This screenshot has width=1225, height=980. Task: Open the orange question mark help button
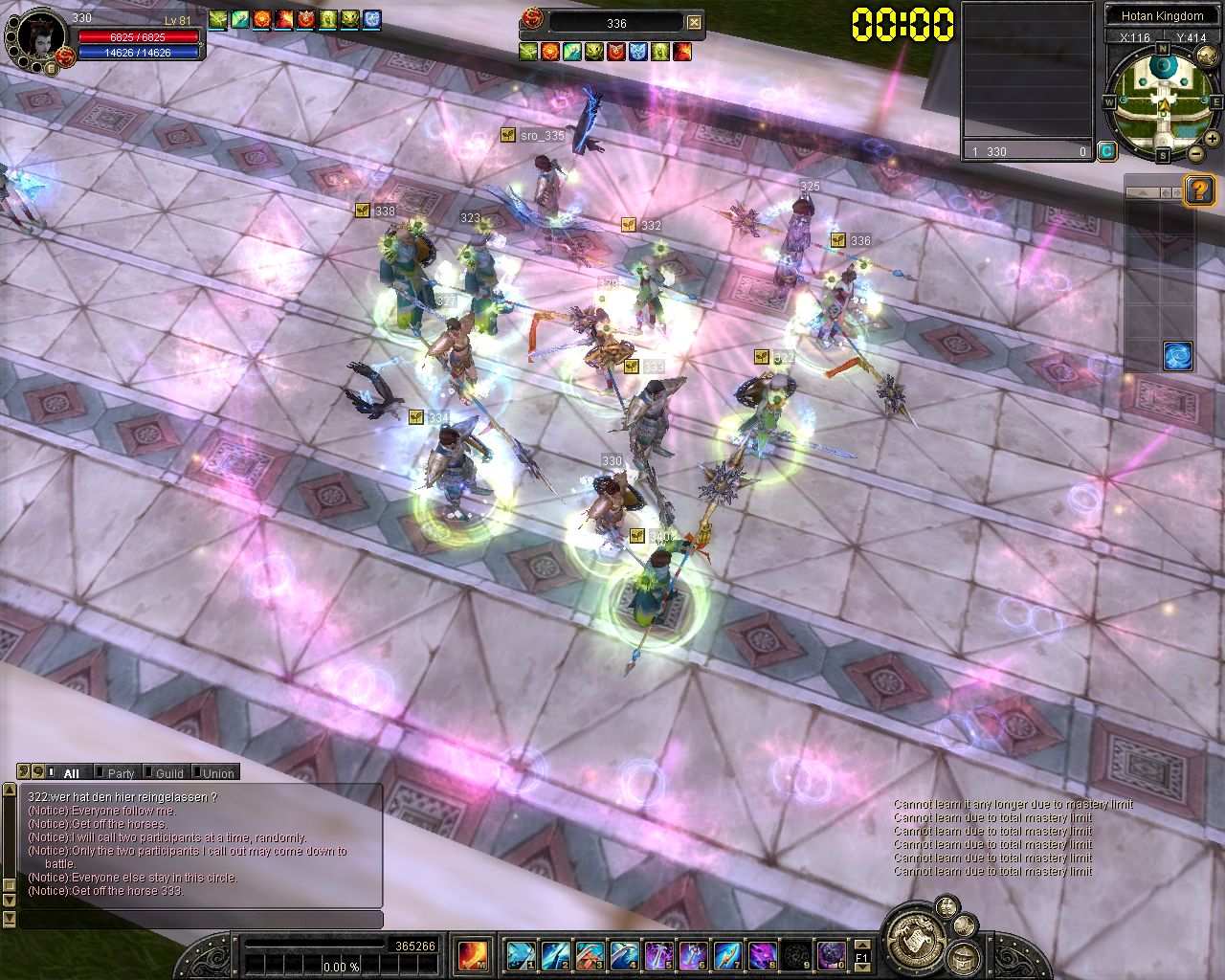tap(1200, 190)
